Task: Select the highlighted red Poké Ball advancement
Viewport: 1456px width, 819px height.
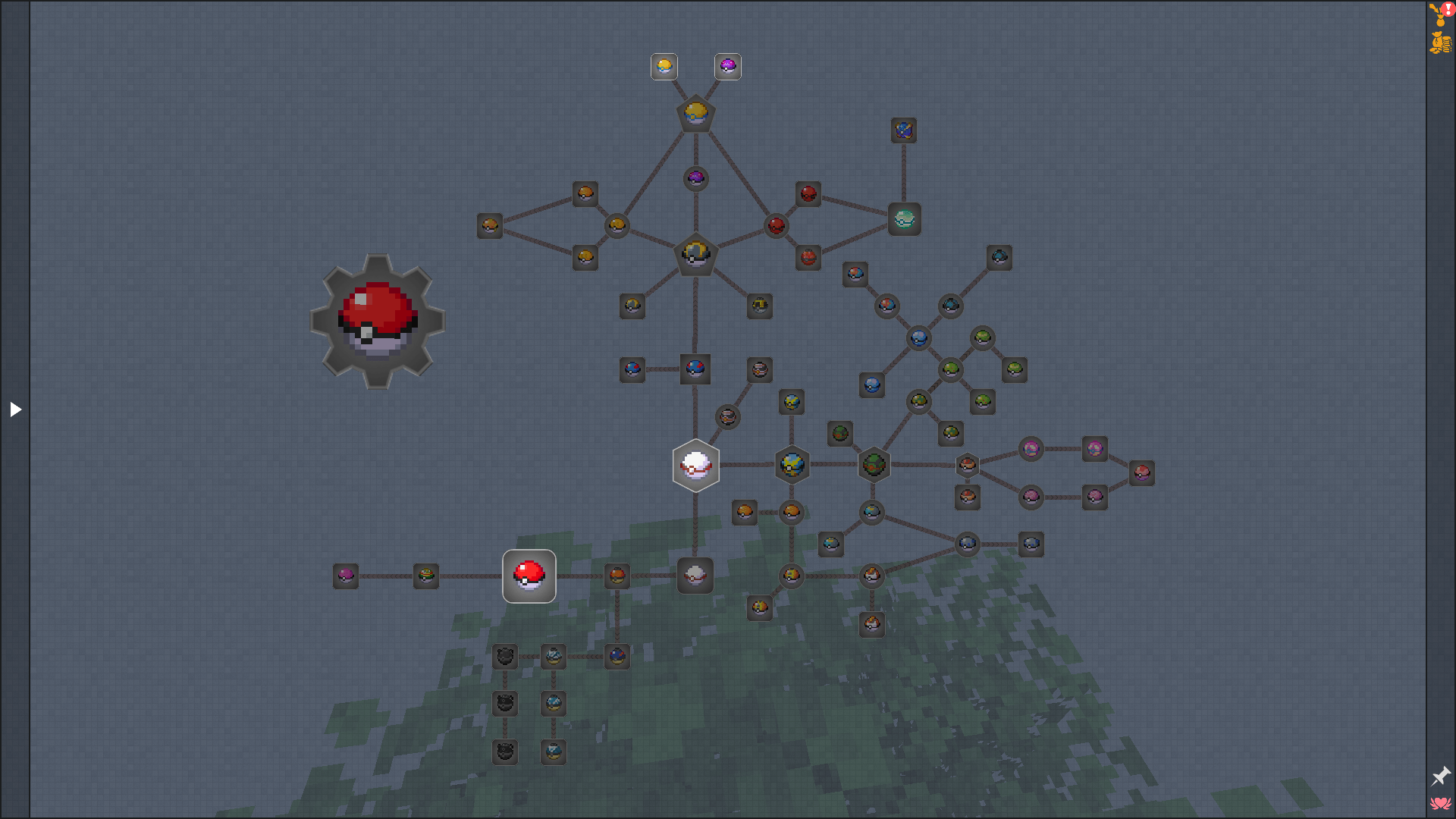Action: [529, 576]
